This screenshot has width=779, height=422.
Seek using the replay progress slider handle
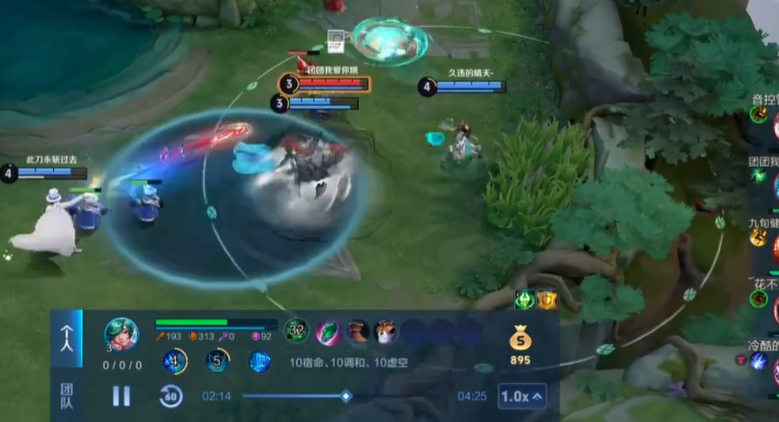(346, 396)
